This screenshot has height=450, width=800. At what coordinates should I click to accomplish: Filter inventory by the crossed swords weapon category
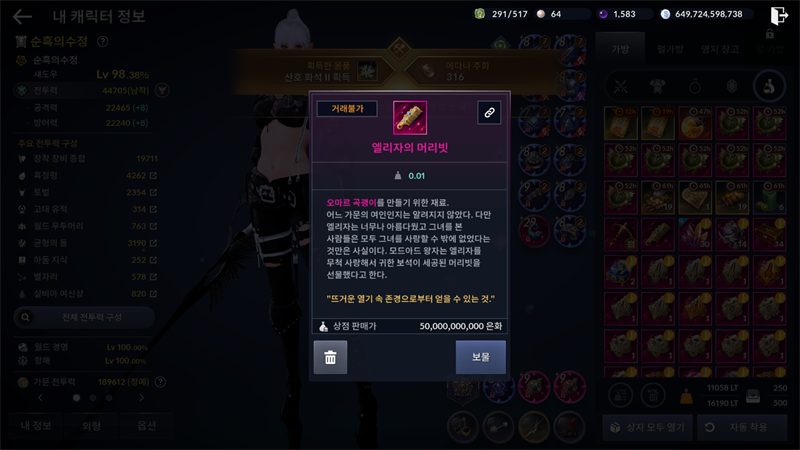(620, 86)
